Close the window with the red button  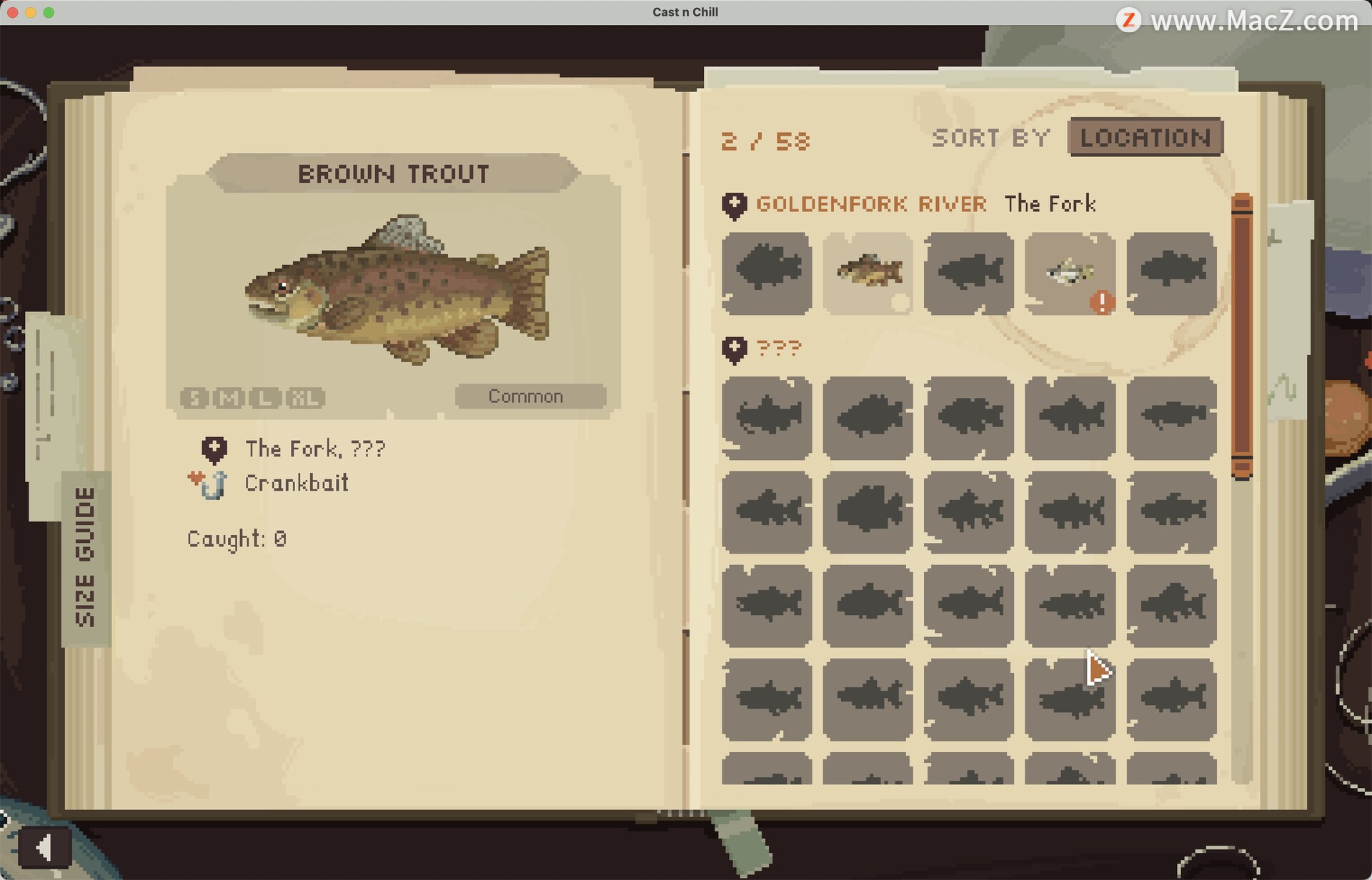13,12
